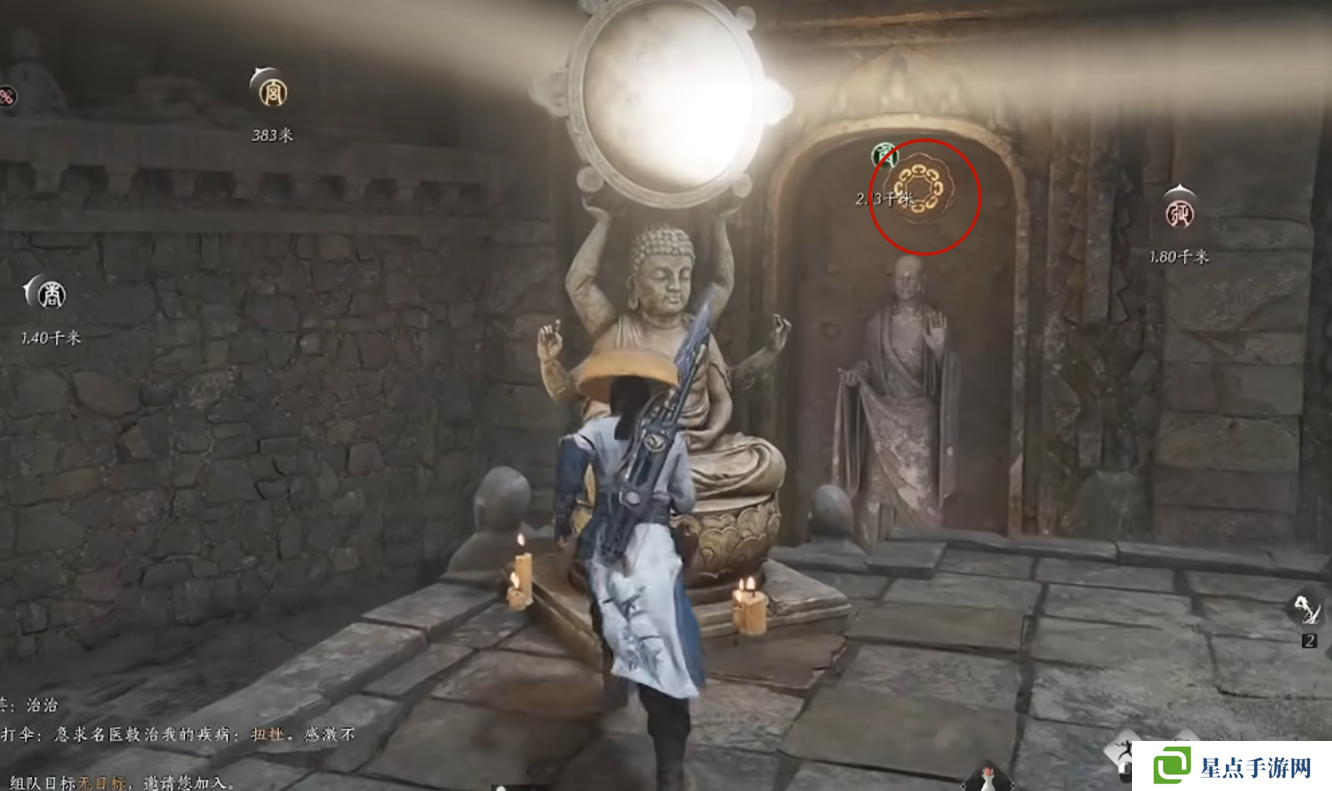Select the gold waypoint marker showing 383米
This screenshot has width=1332, height=791.
pyautogui.click(x=270, y=92)
